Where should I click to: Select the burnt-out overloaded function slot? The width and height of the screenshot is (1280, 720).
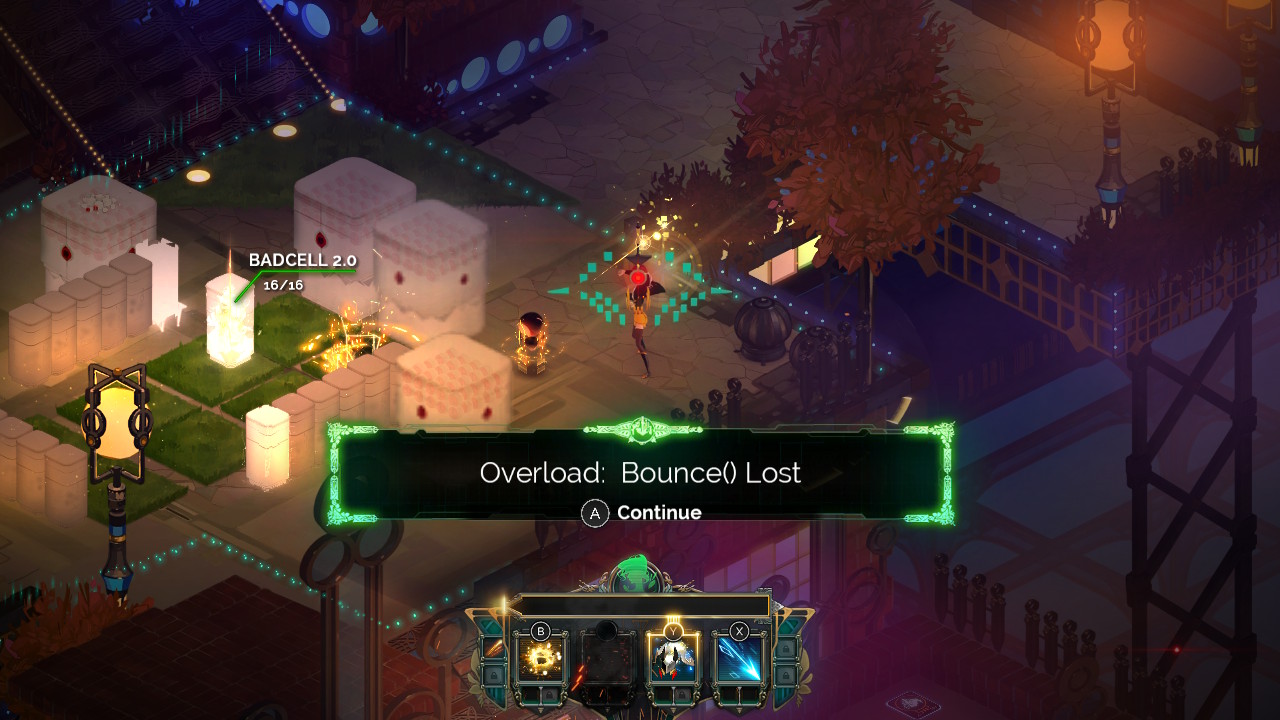point(607,659)
